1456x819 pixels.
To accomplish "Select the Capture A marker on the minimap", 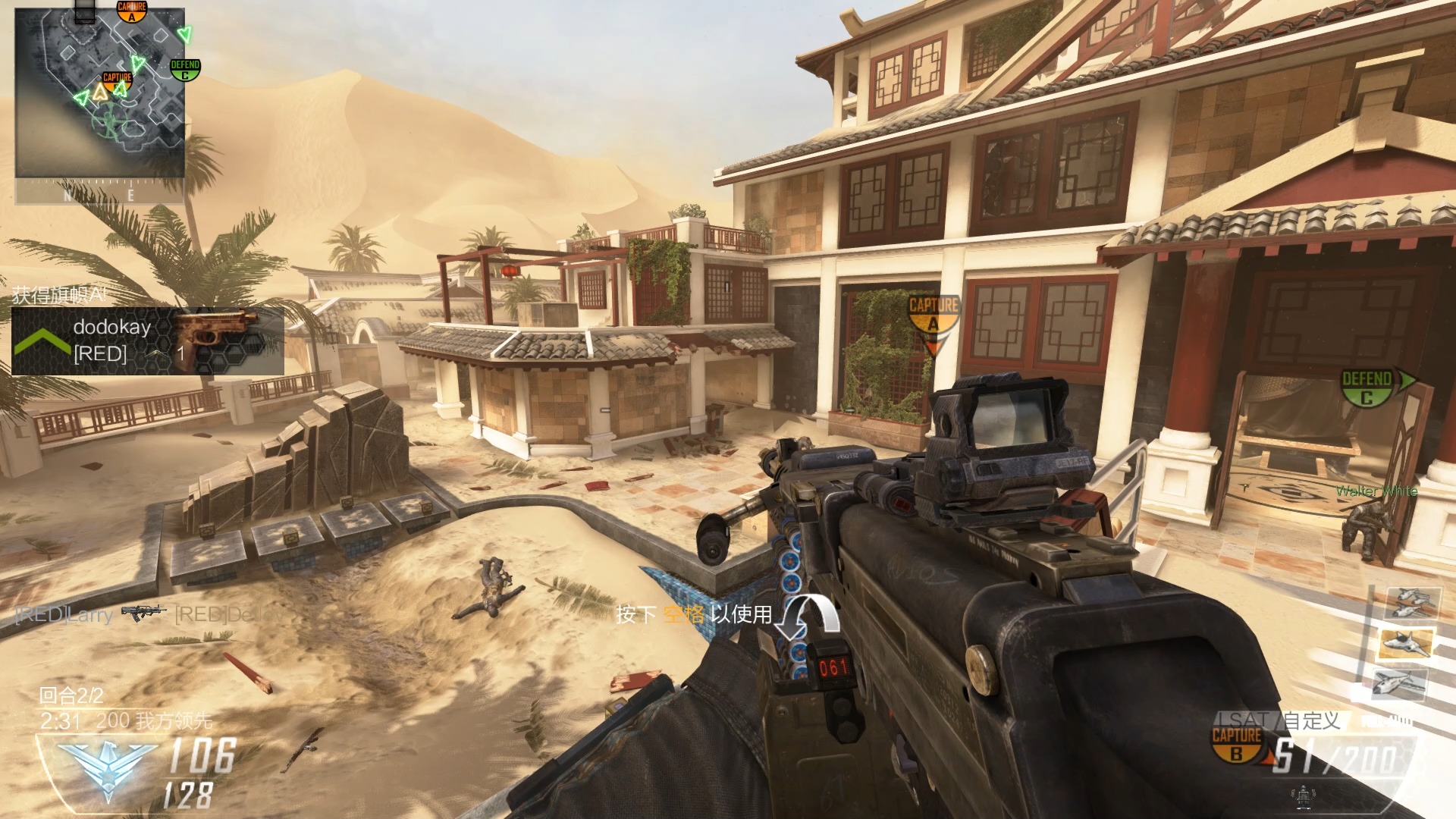I will (131, 11).
